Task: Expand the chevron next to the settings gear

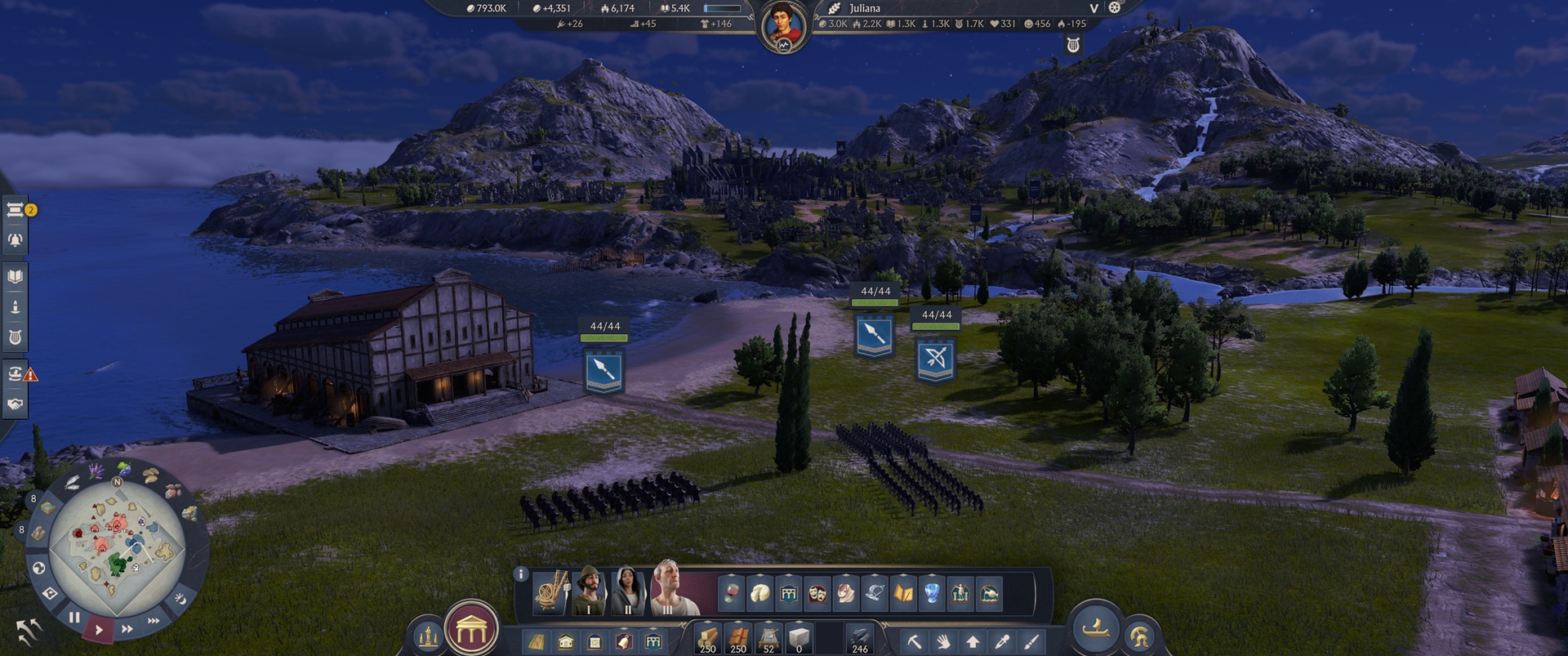Action: (1094, 8)
